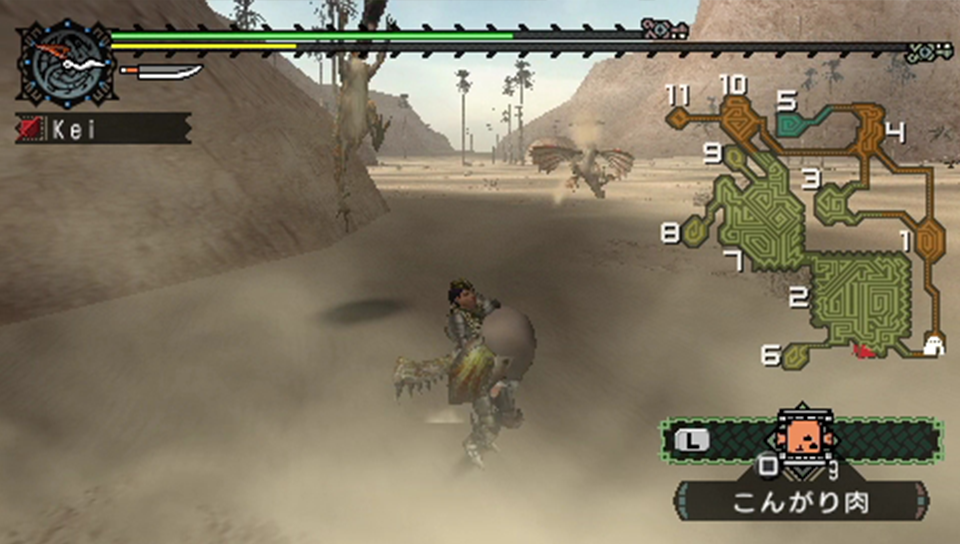Screen dimensions: 960x544
Task: Select the red player marker on minimap
Action: tap(863, 350)
